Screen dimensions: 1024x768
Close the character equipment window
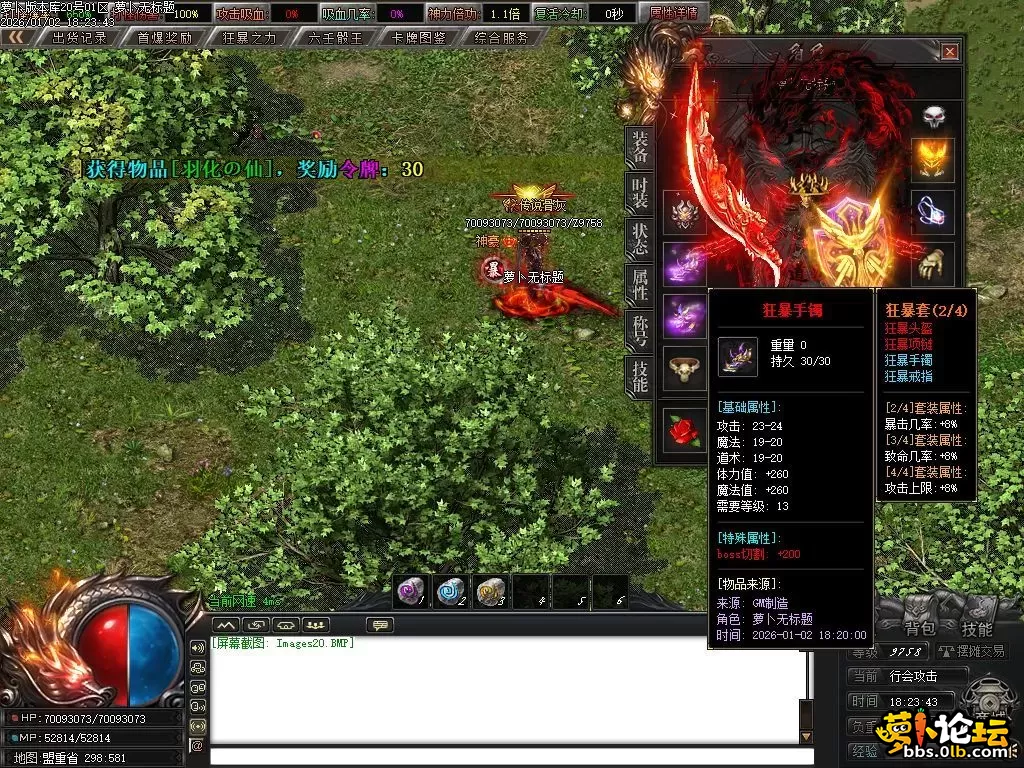point(949,52)
